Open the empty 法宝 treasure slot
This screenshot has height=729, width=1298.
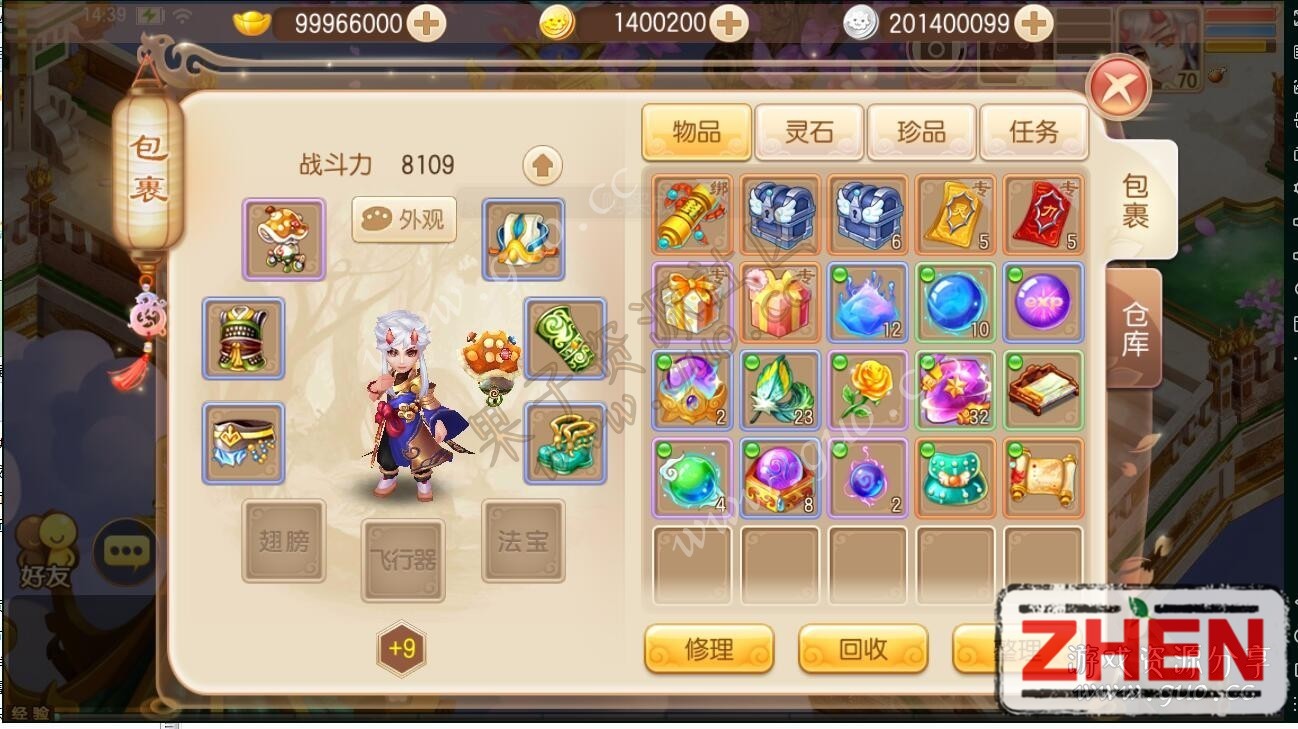tap(523, 541)
